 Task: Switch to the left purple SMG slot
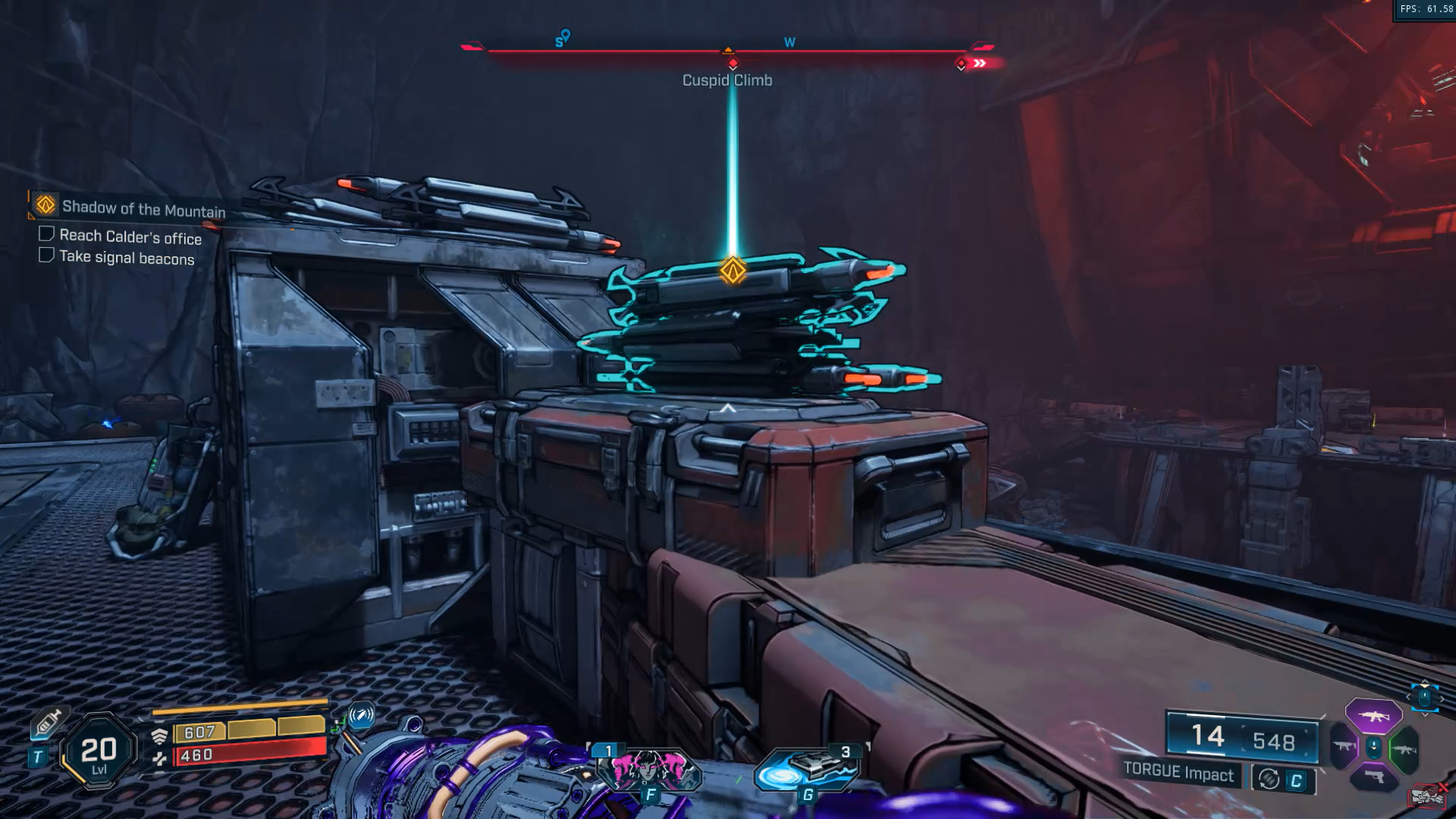coord(1345,747)
